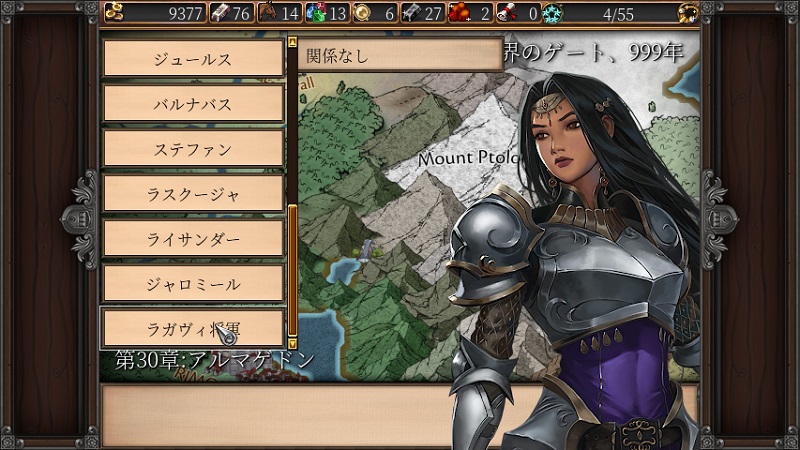Choose the ライサンダー entry
Image resolution: width=800 pixels, height=450 pixels.
pos(193,239)
